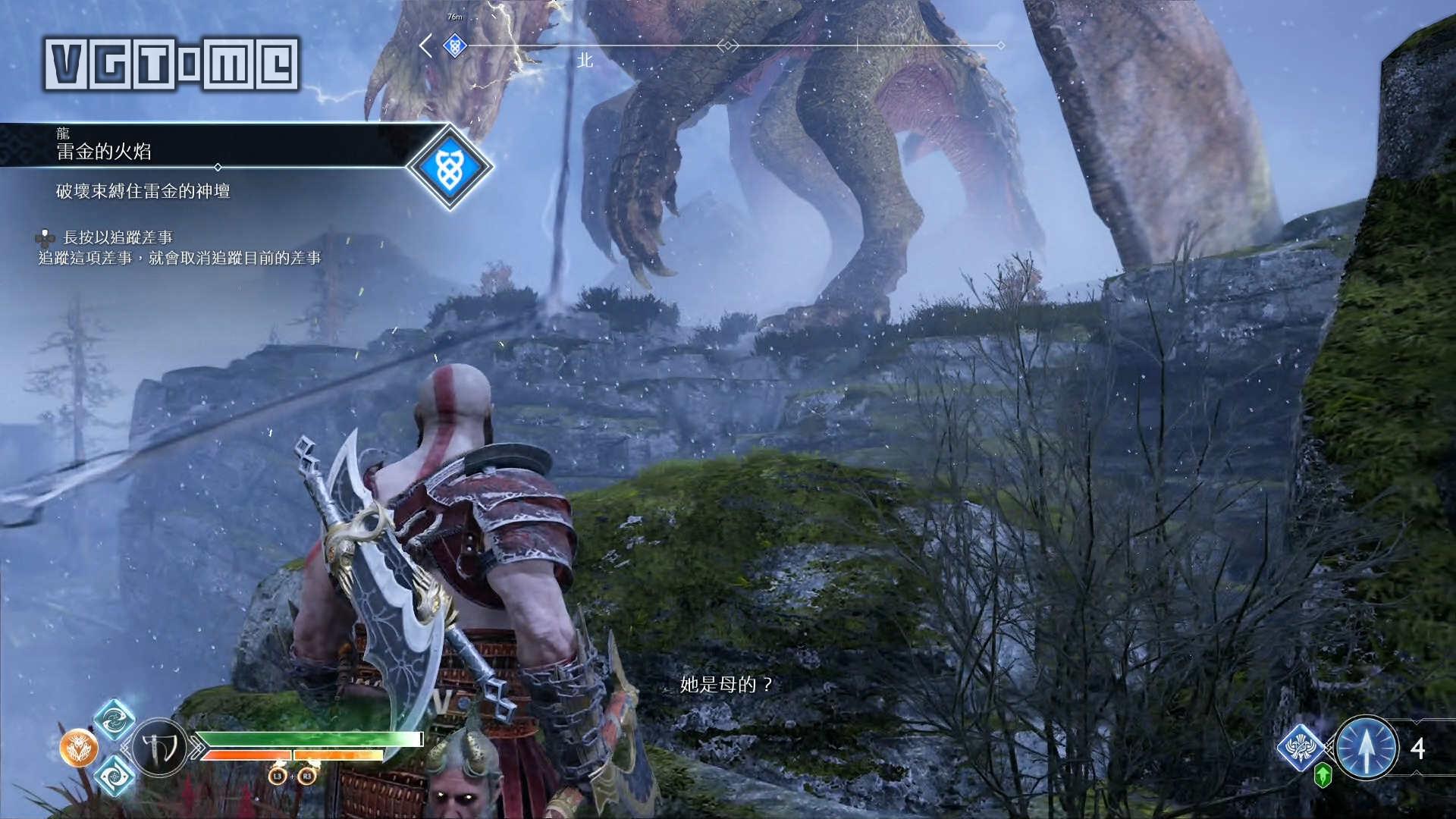
Task: Activate the lower runic attack diamond
Action: coord(115,776)
